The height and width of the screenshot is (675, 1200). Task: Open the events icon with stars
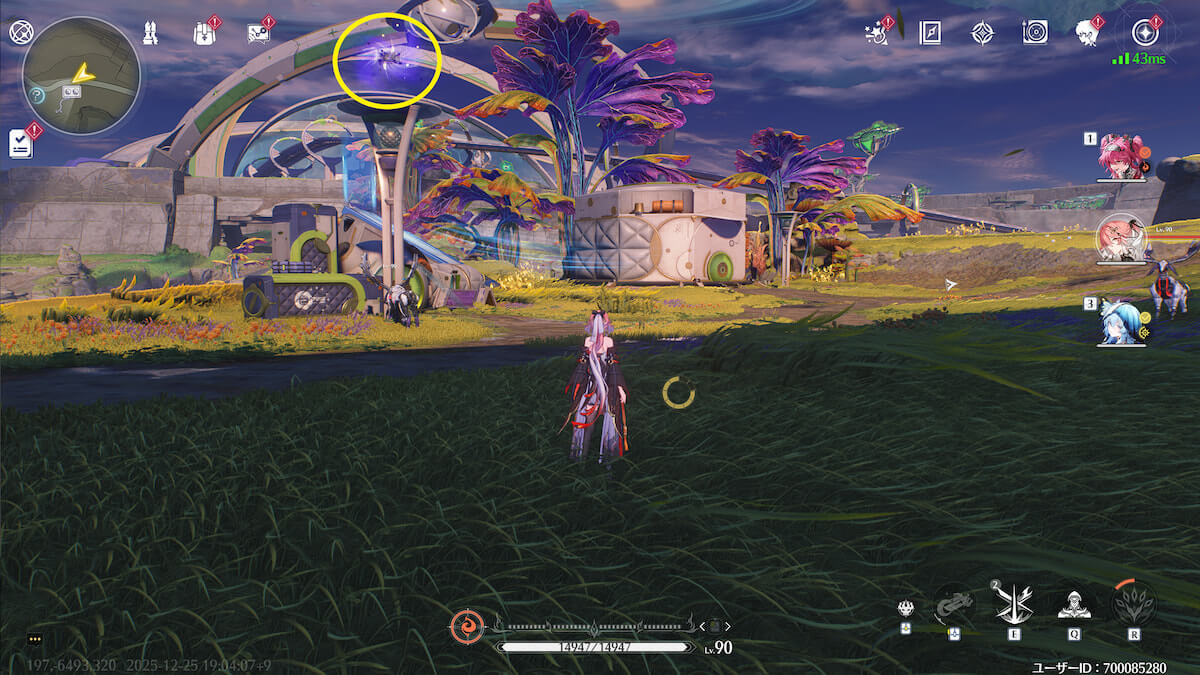(x=878, y=32)
